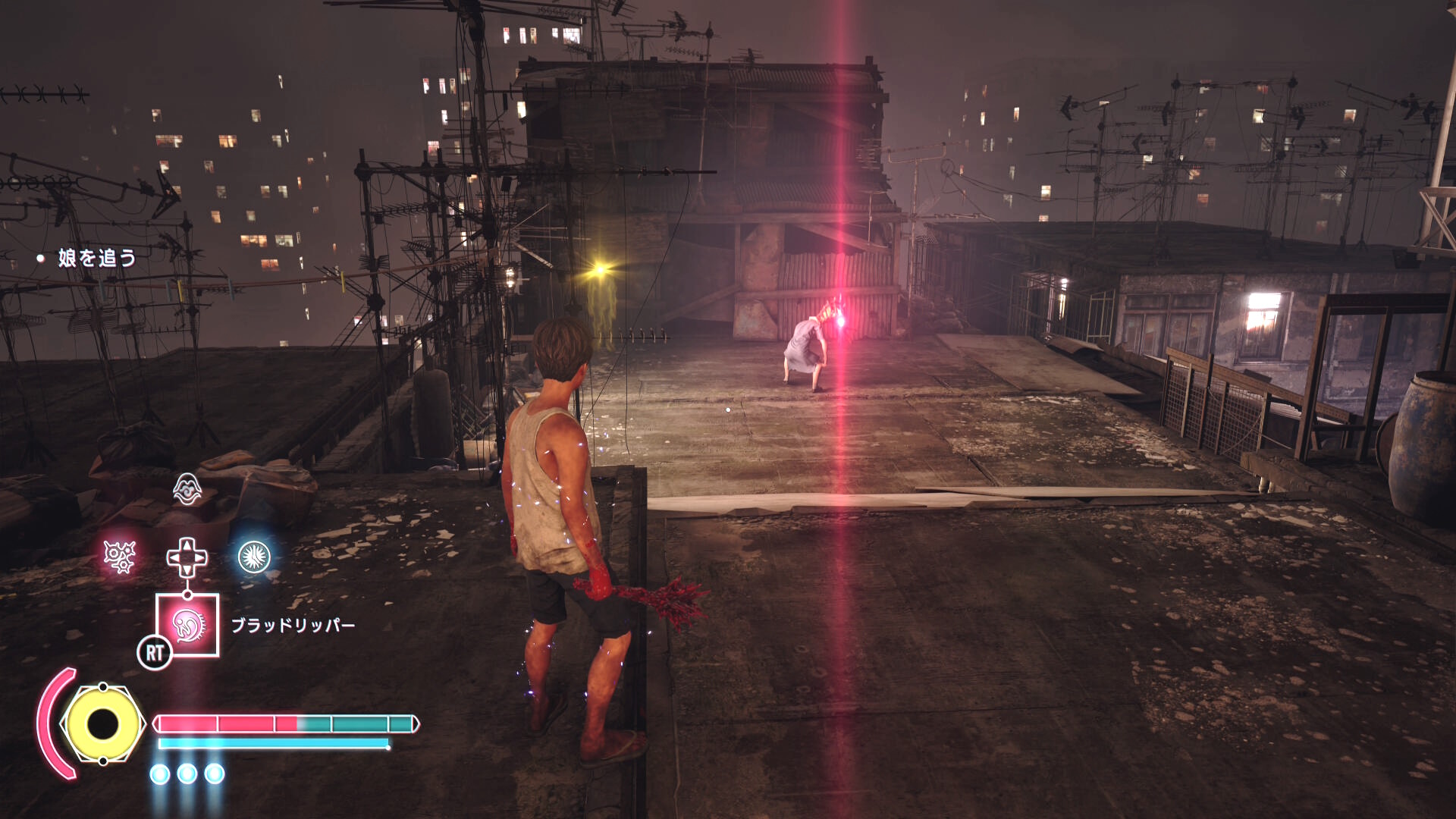Choose the blue clock-burst skill icon
The image size is (1456, 819).
pyautogui.click(x=254, y=557)
